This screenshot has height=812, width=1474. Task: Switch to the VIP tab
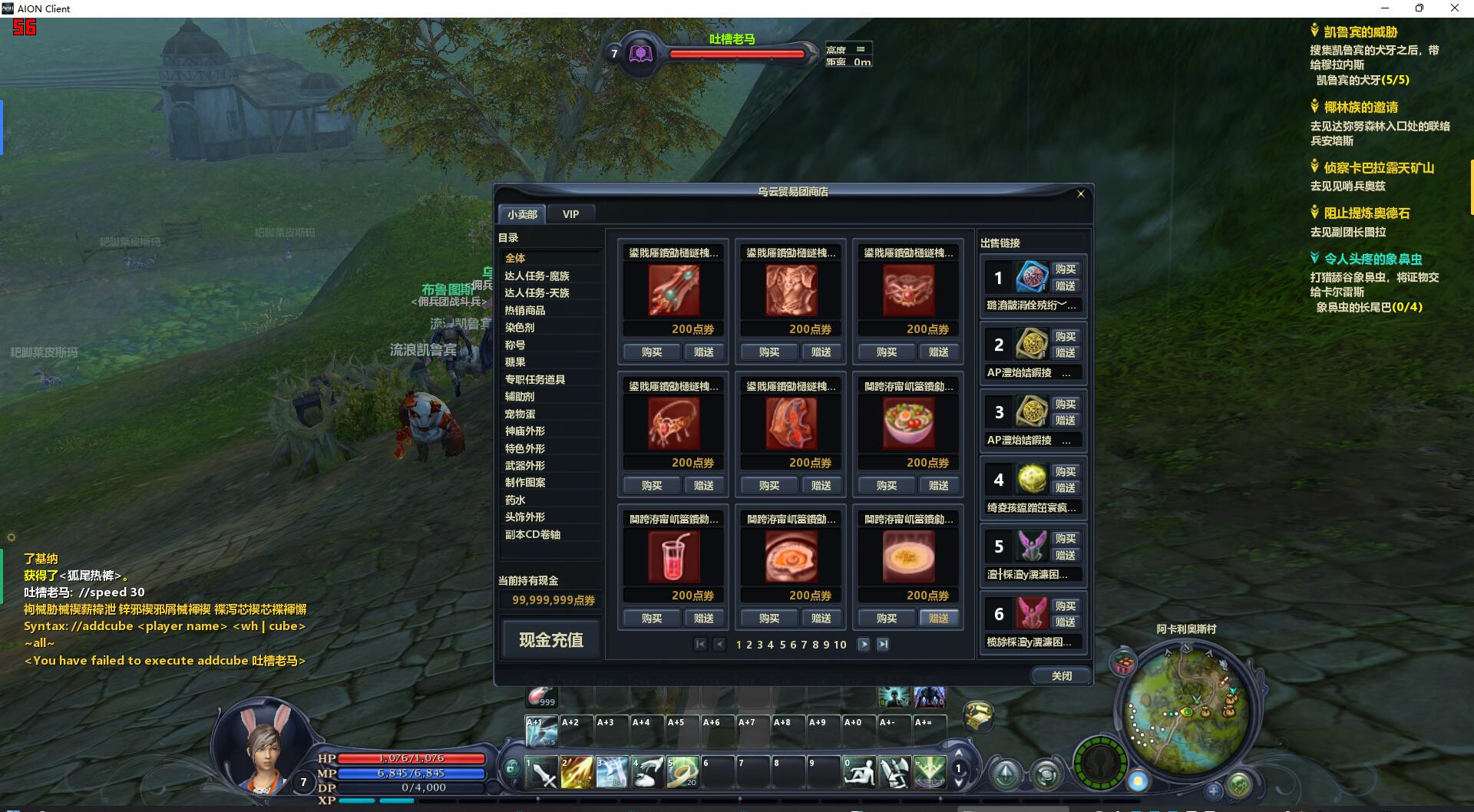click(570, 214)
